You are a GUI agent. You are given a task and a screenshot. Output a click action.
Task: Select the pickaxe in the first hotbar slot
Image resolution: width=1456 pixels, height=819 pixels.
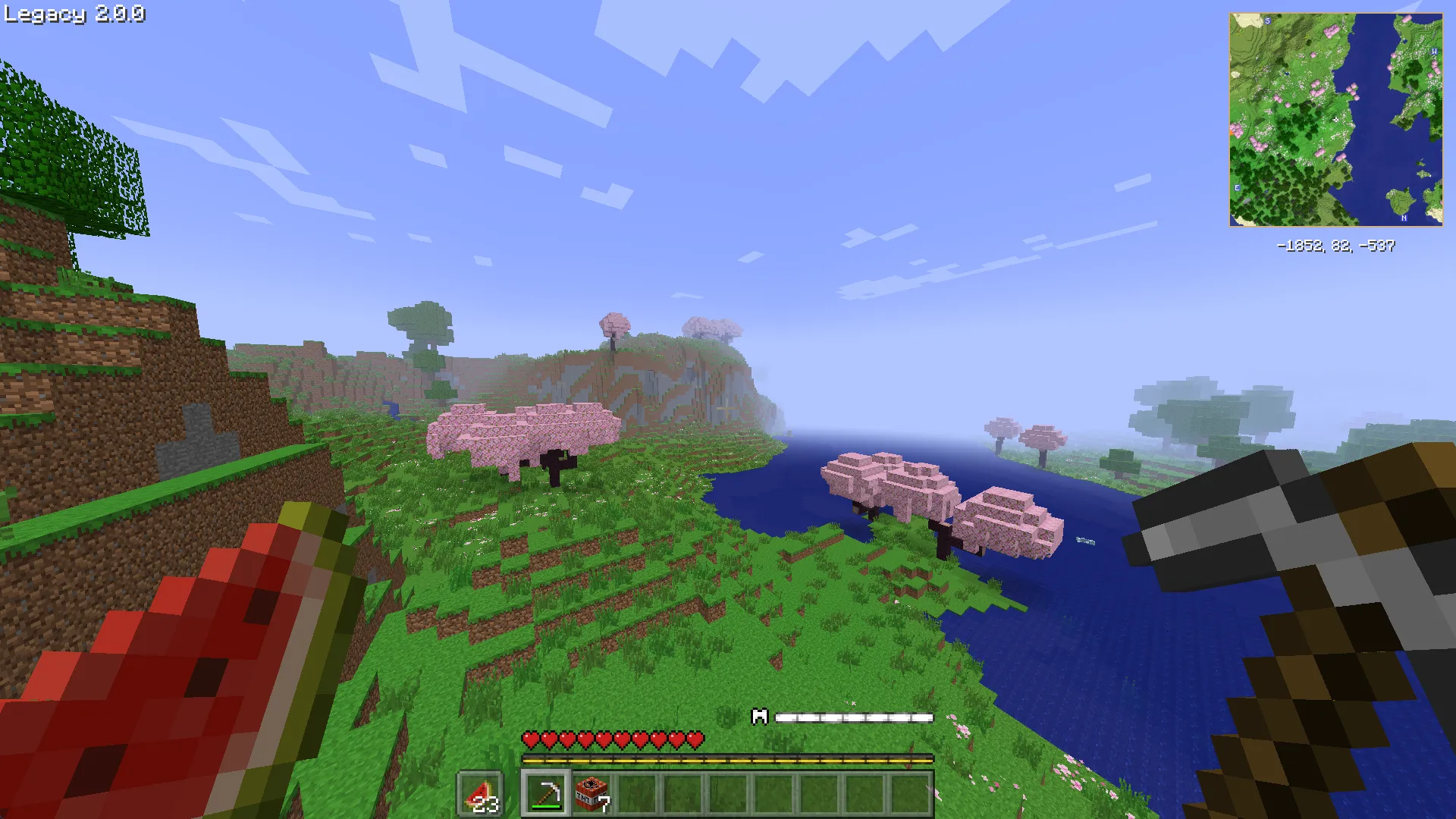click(546, 791)
